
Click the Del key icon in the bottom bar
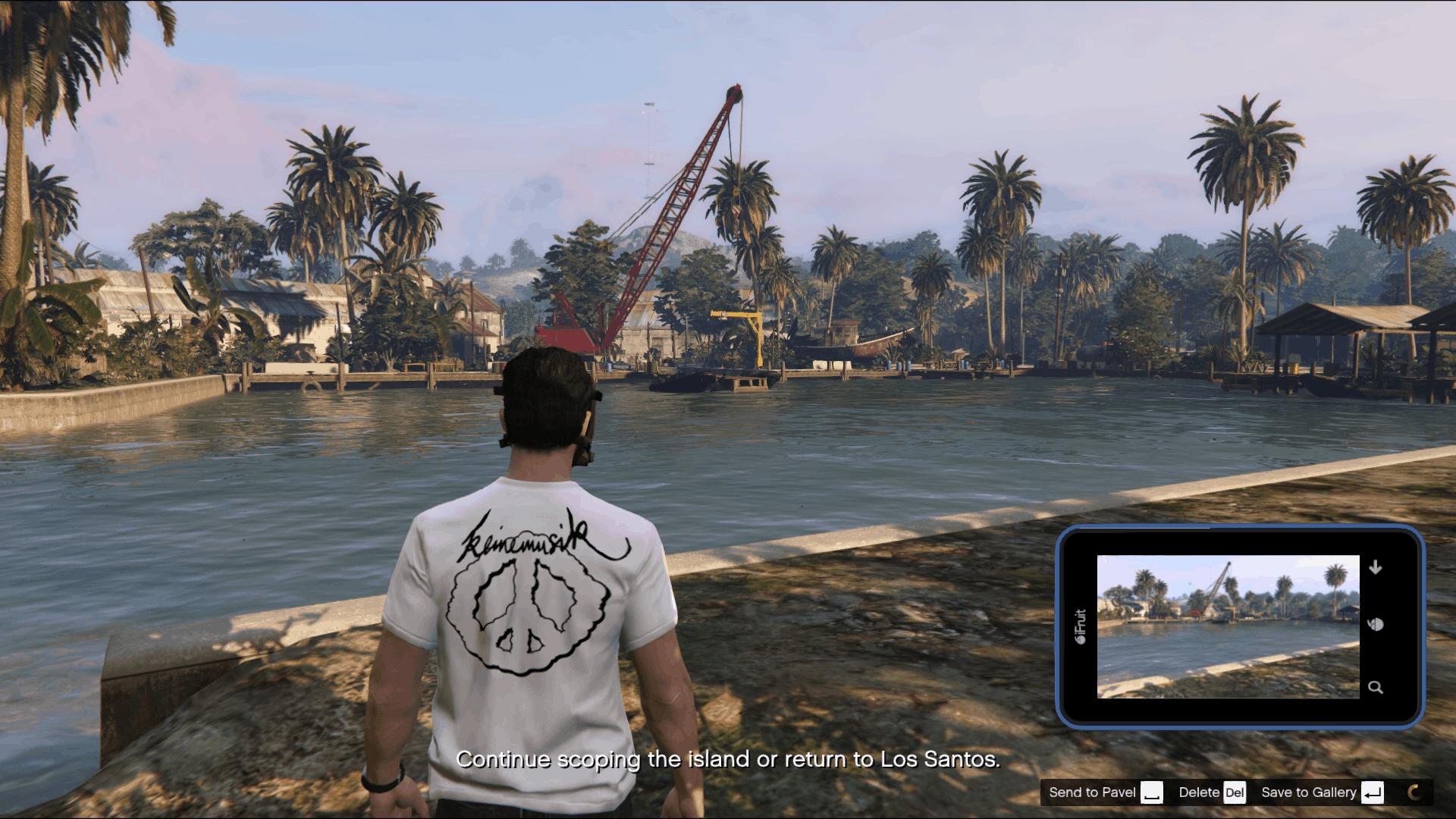(1238, 792)
